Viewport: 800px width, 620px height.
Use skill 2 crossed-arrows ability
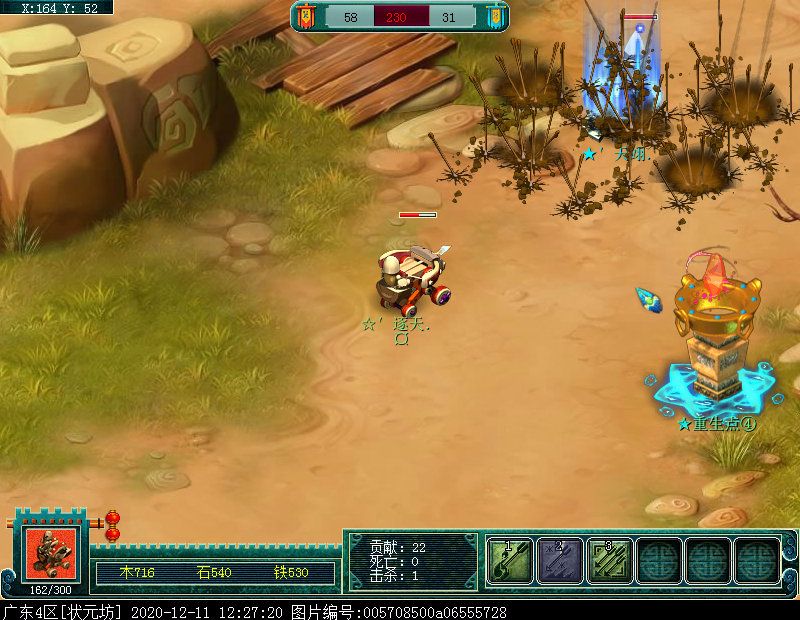point(559,560)
